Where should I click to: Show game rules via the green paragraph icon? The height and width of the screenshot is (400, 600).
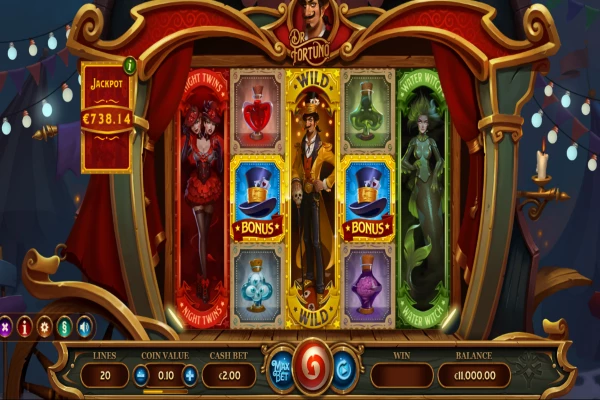click(x=64, y=326)
